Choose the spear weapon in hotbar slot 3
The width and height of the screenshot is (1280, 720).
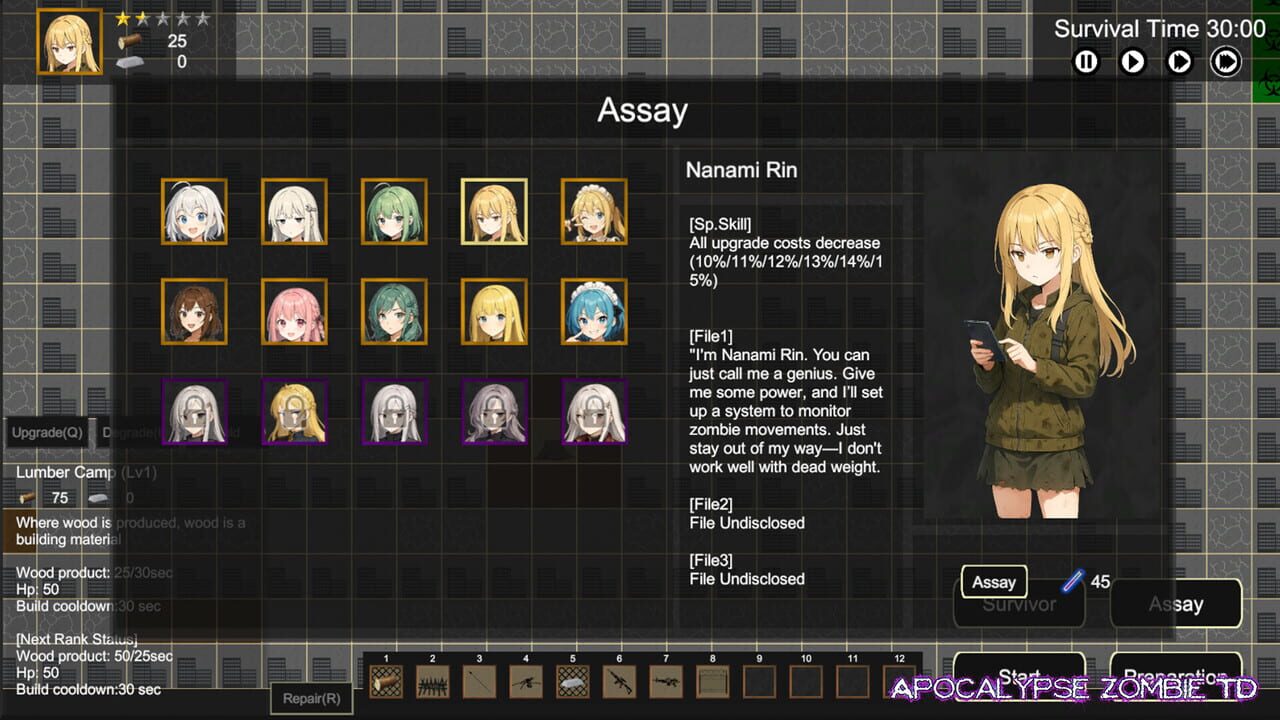pos(479,682)
